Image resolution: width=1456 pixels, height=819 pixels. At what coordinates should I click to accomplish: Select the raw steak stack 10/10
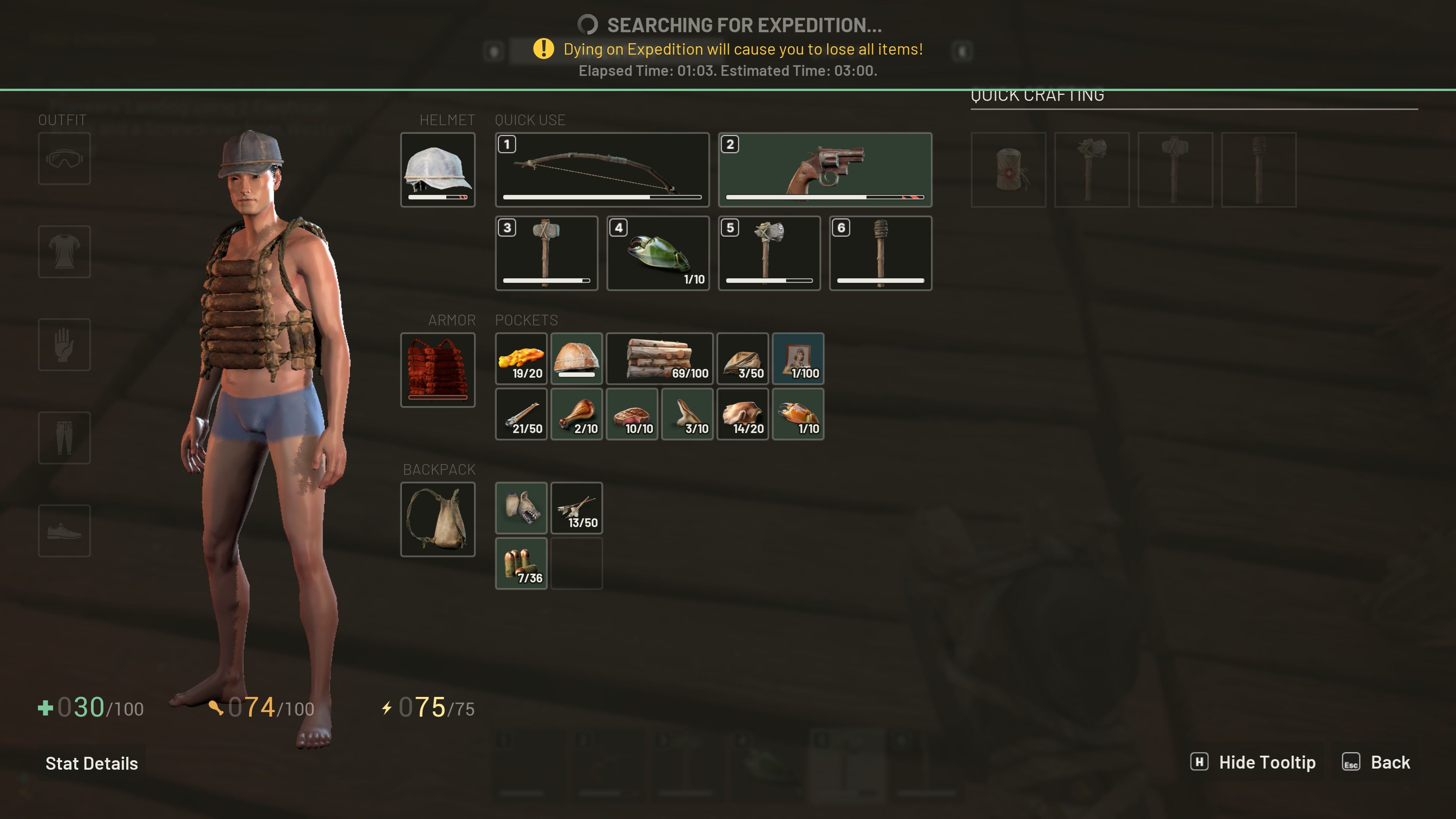point(631,414)
